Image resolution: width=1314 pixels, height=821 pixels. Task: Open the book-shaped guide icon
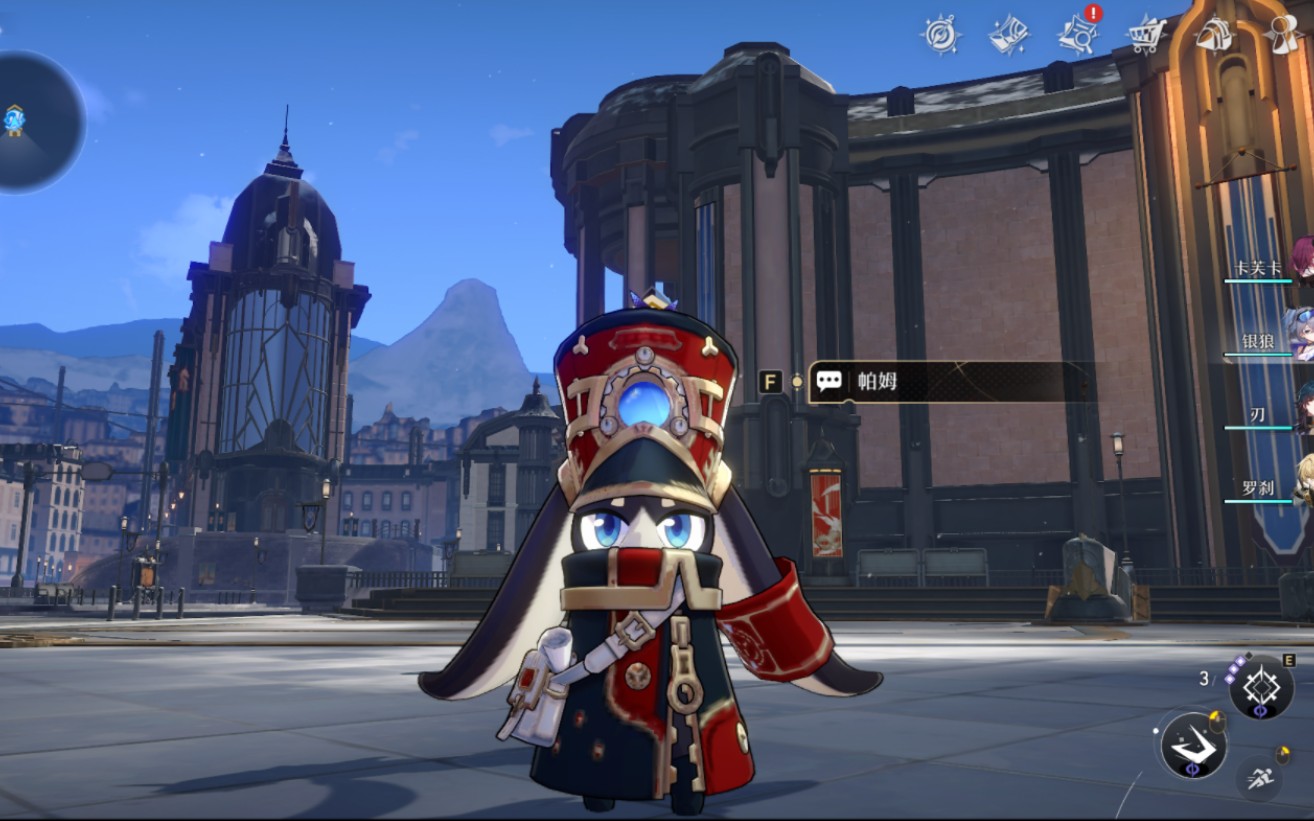(1009, 35)
